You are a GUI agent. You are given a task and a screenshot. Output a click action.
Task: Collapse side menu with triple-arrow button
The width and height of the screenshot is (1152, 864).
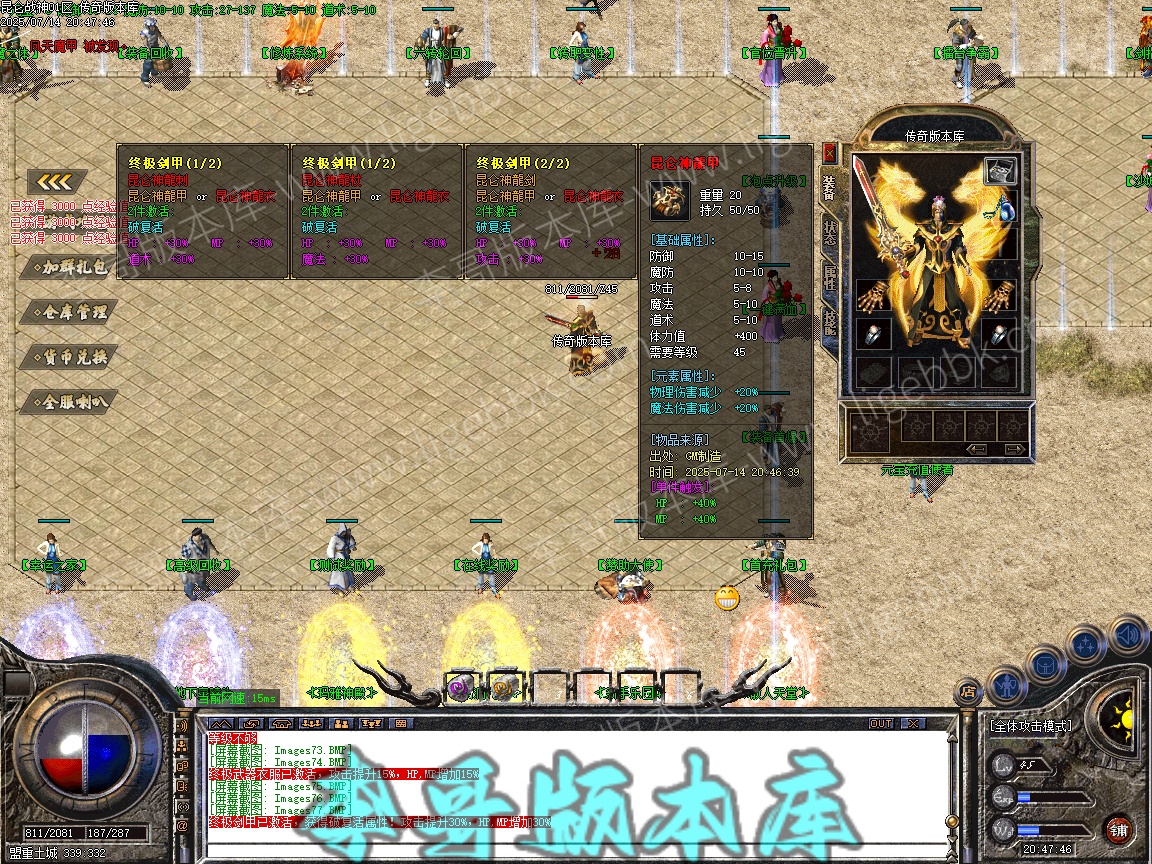click(57, 182)
